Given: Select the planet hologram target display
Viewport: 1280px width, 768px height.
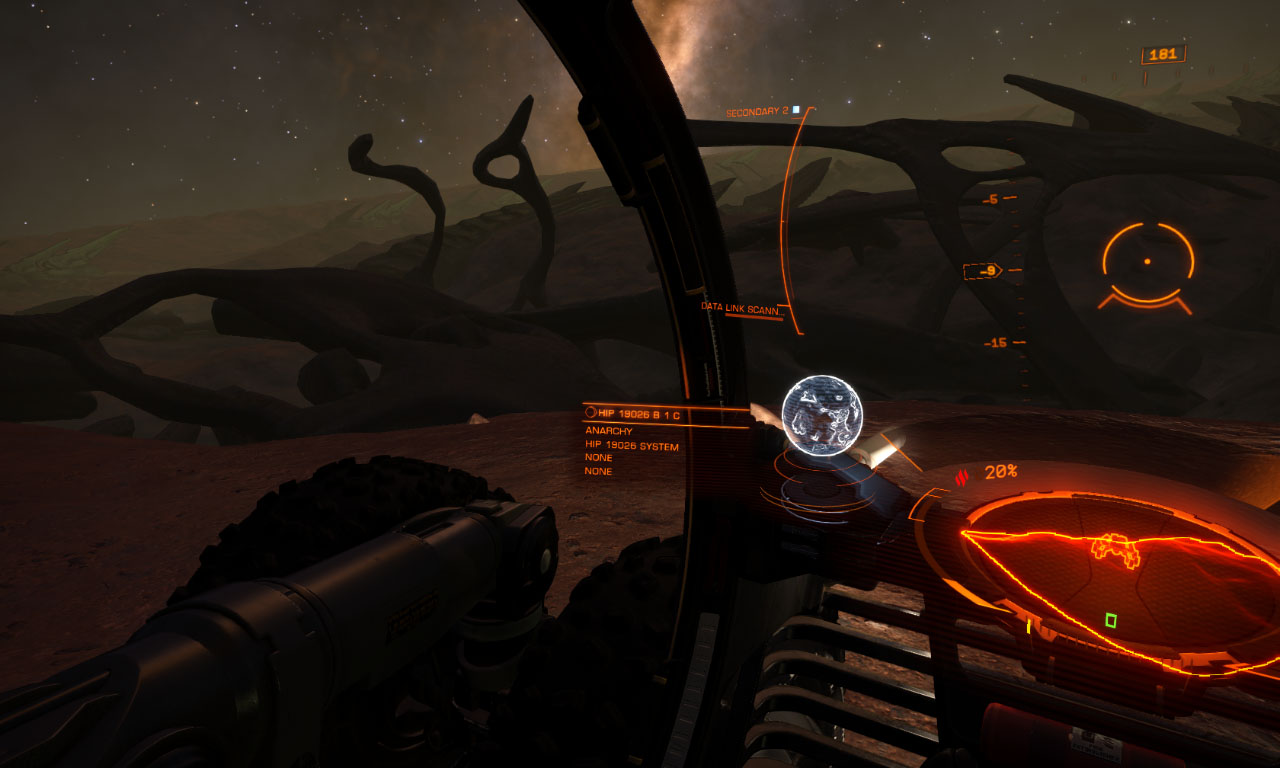Looking at the screenshot, I should point(822,416).
